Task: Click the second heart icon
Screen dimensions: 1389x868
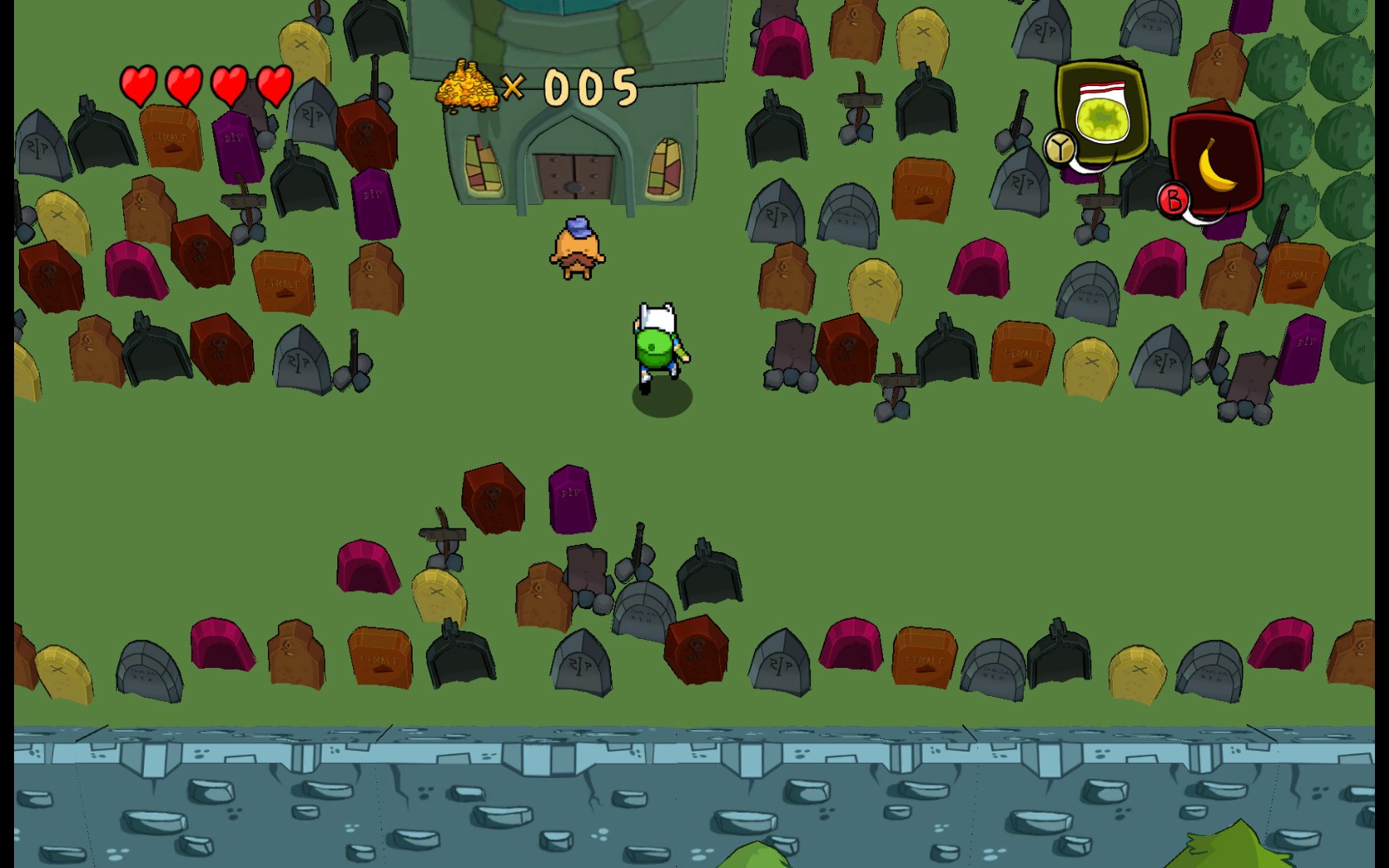Action: click(184, 84)
